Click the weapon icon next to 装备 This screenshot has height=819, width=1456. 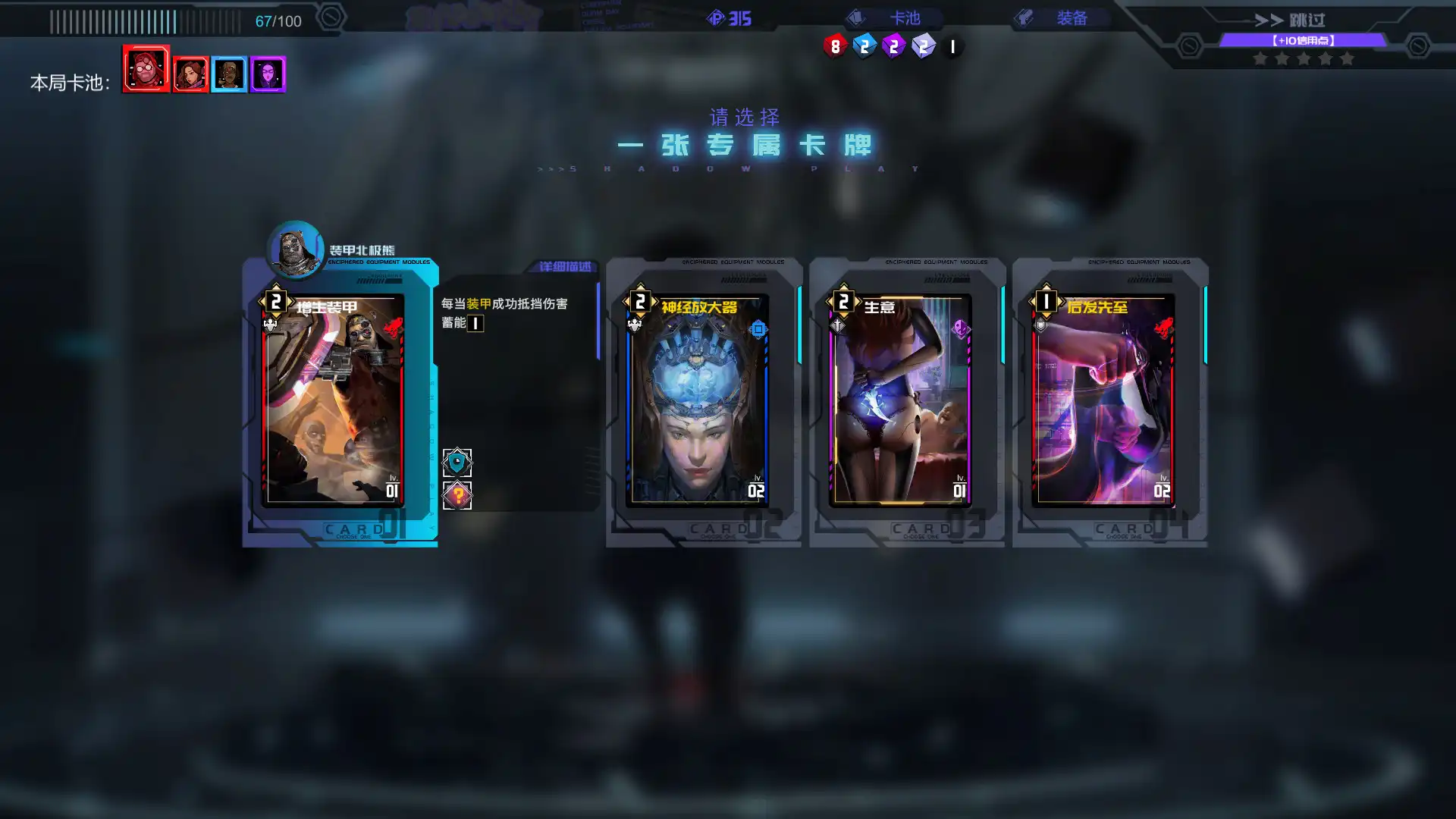1025,18
